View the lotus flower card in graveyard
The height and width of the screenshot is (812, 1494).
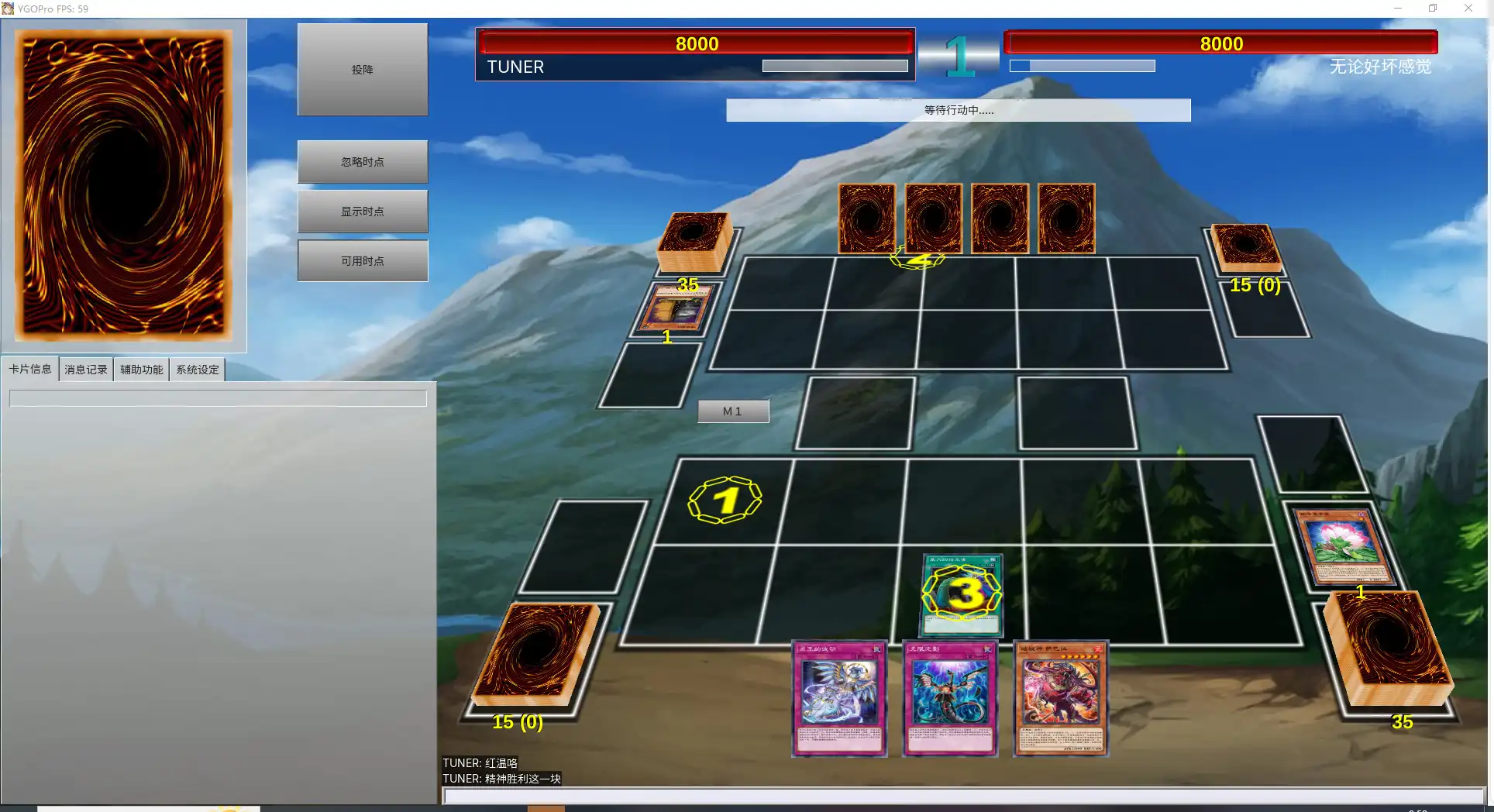coord(1347,547)
